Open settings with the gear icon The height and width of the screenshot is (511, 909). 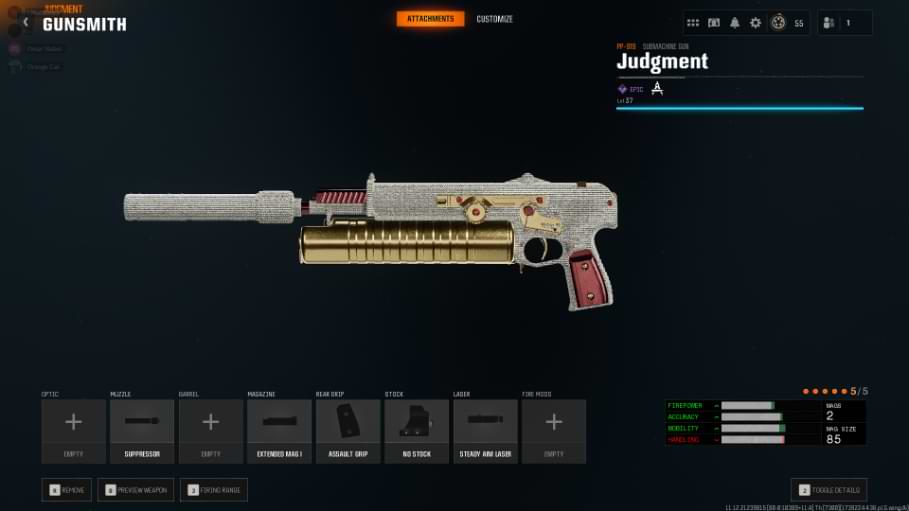[755, 23]
